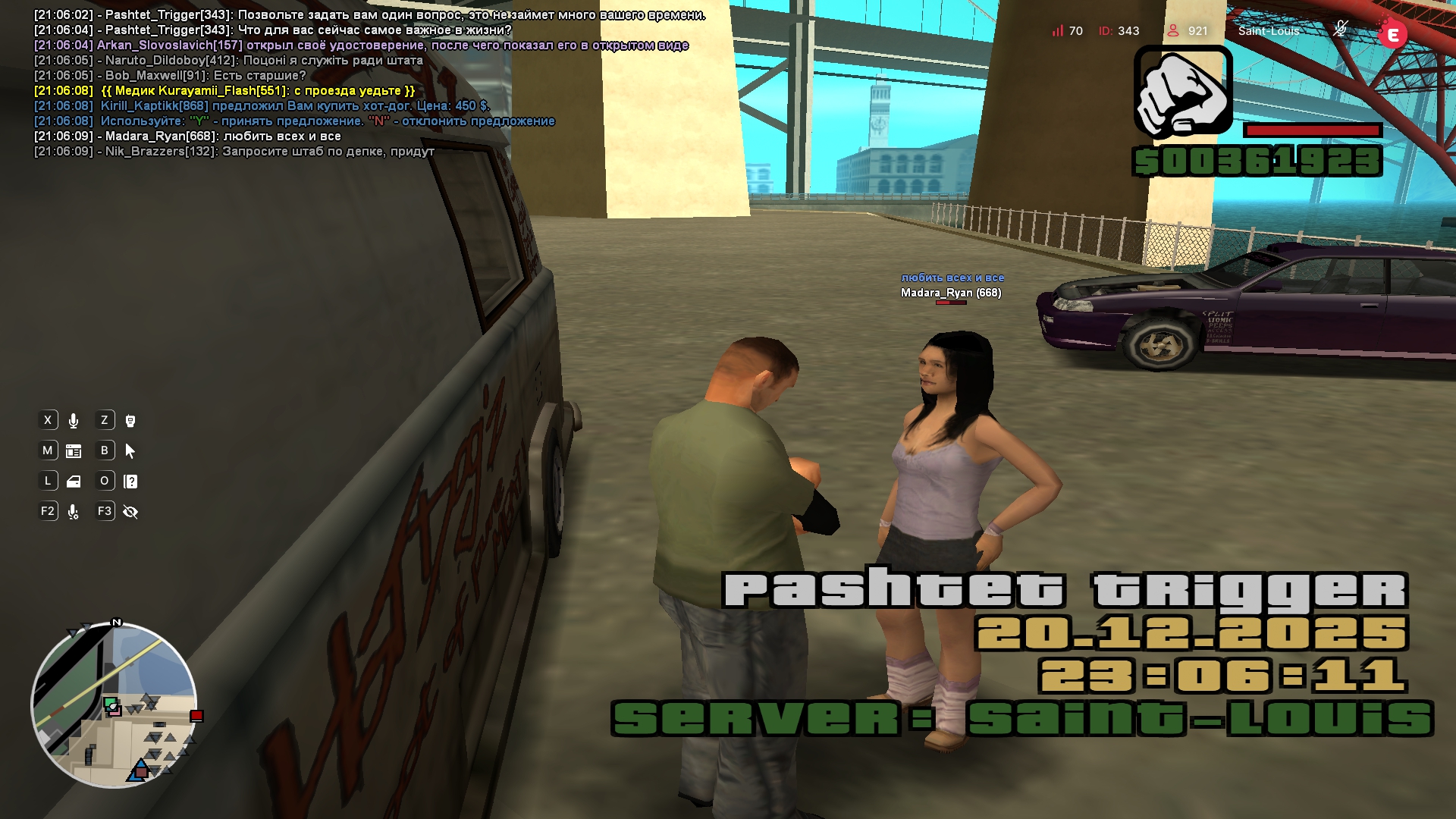Toggle the crossed-out eye HUD visibility icon
The image size is (1456, 819).
(x=130, y=512)
